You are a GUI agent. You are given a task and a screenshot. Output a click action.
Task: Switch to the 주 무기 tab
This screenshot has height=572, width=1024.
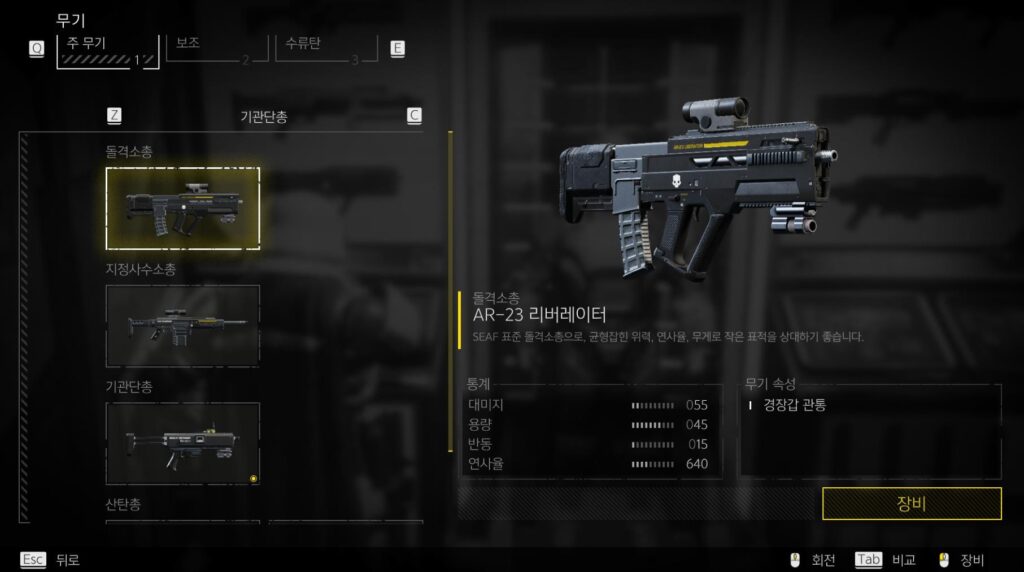108,50
